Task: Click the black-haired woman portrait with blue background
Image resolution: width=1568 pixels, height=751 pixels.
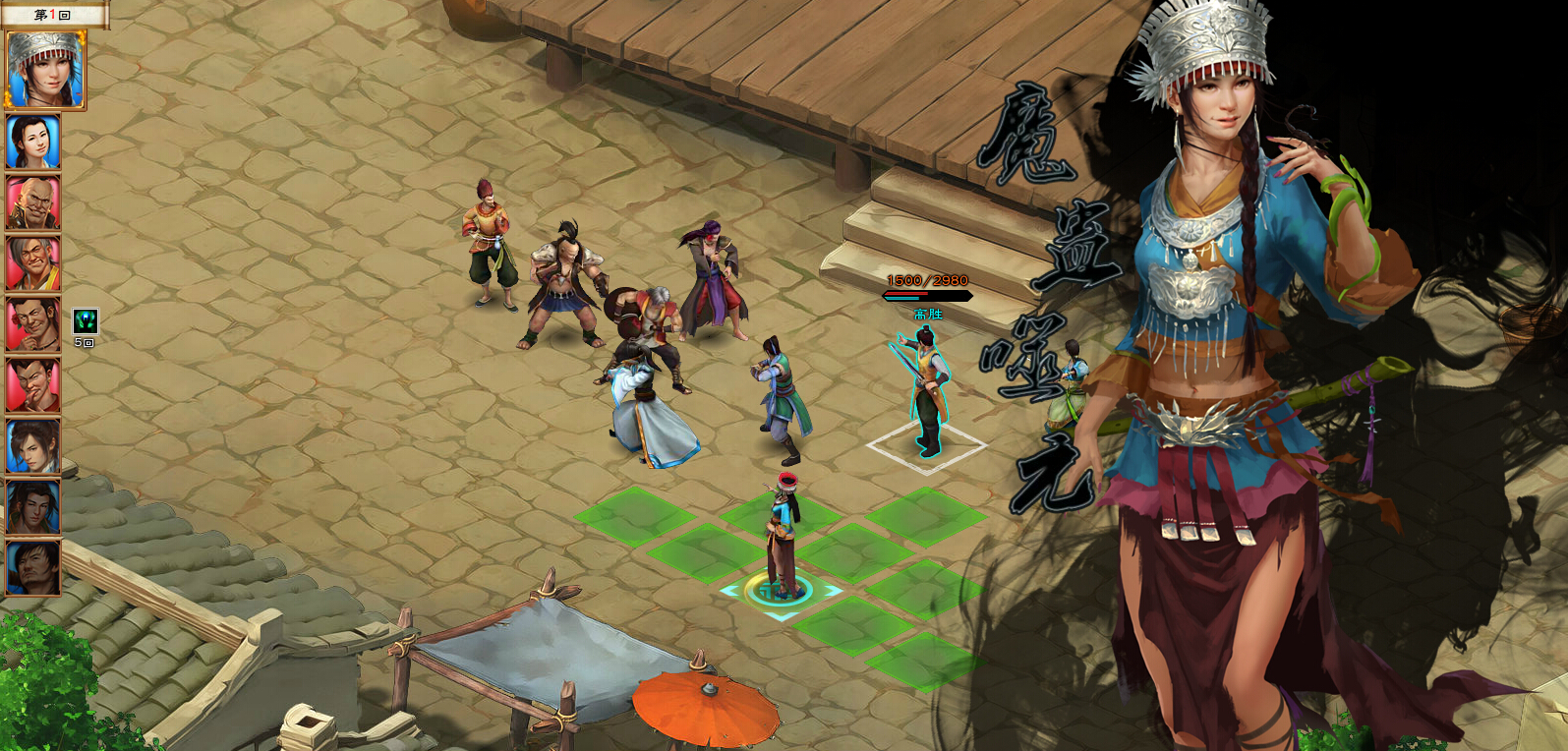Action: 33,142
